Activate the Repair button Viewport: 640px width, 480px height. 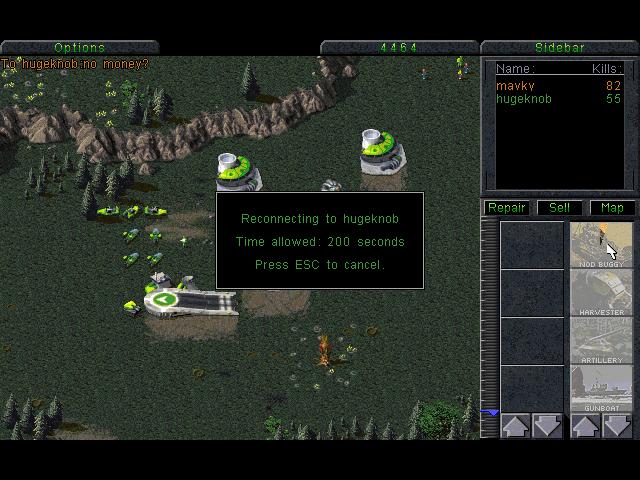click(x=507, y=208)
